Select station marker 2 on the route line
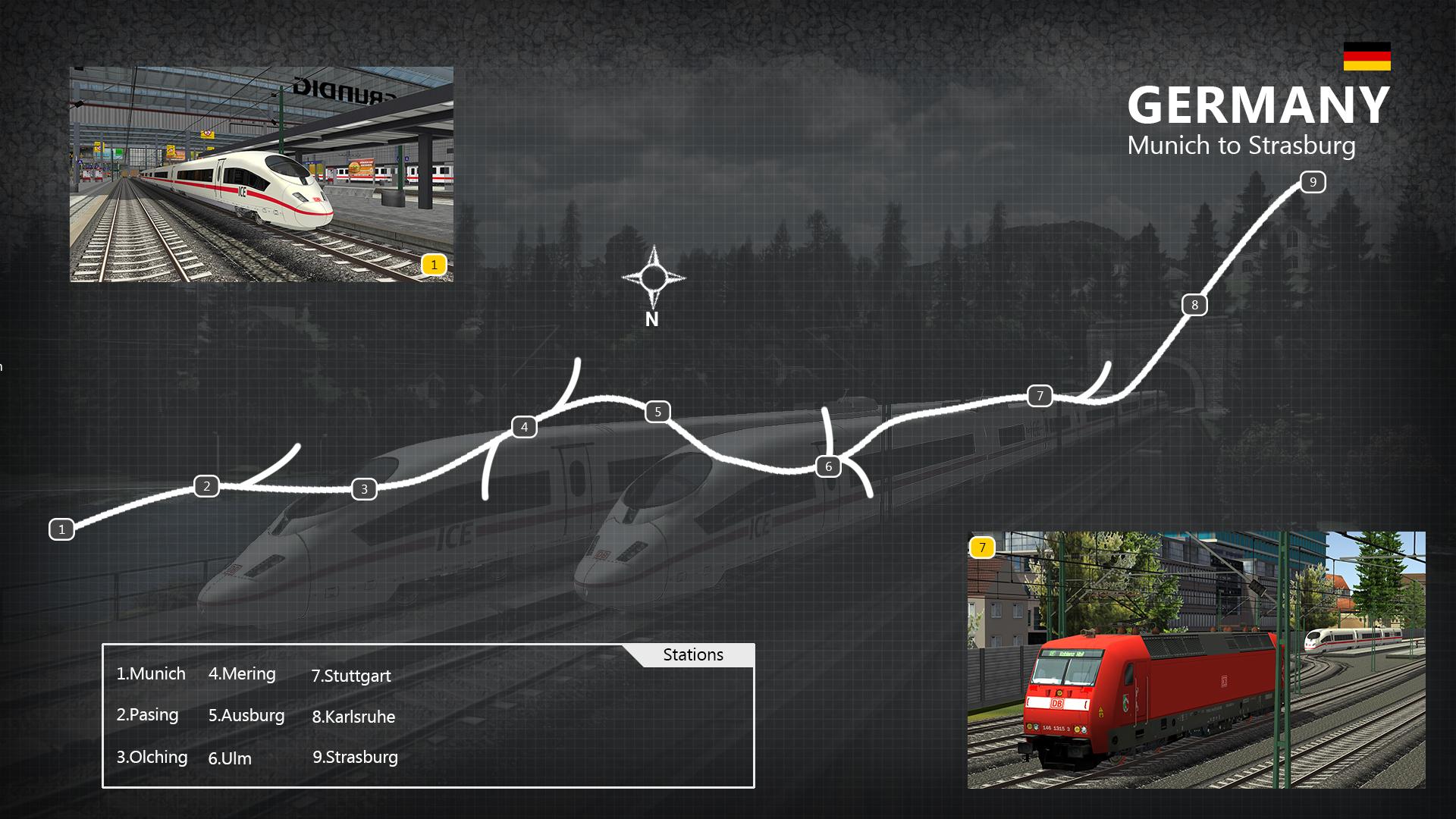The width and height of the screenshot is (1456, 819). click(x=206, y=486)
